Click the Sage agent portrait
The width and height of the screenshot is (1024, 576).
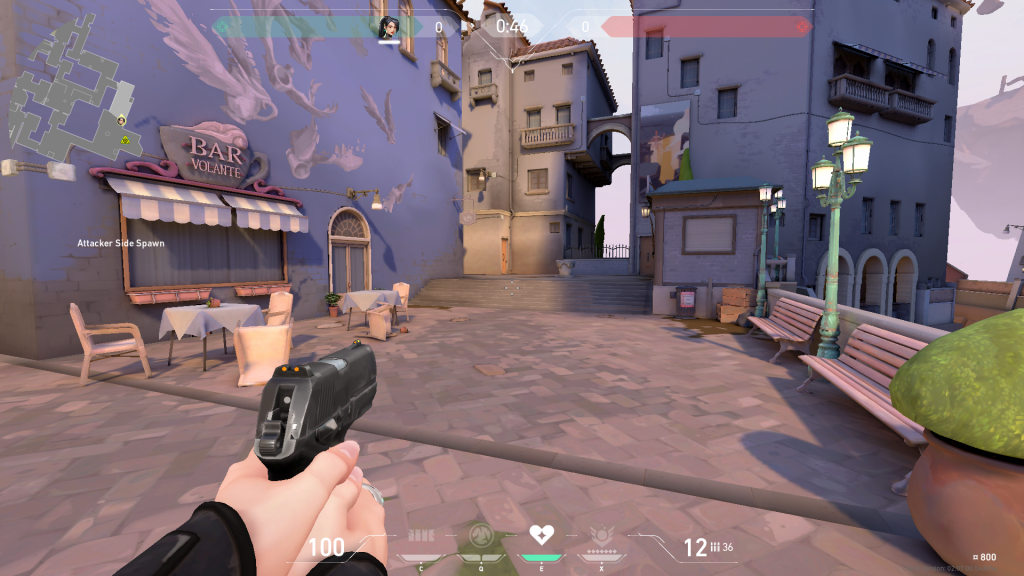pos(388,27)
